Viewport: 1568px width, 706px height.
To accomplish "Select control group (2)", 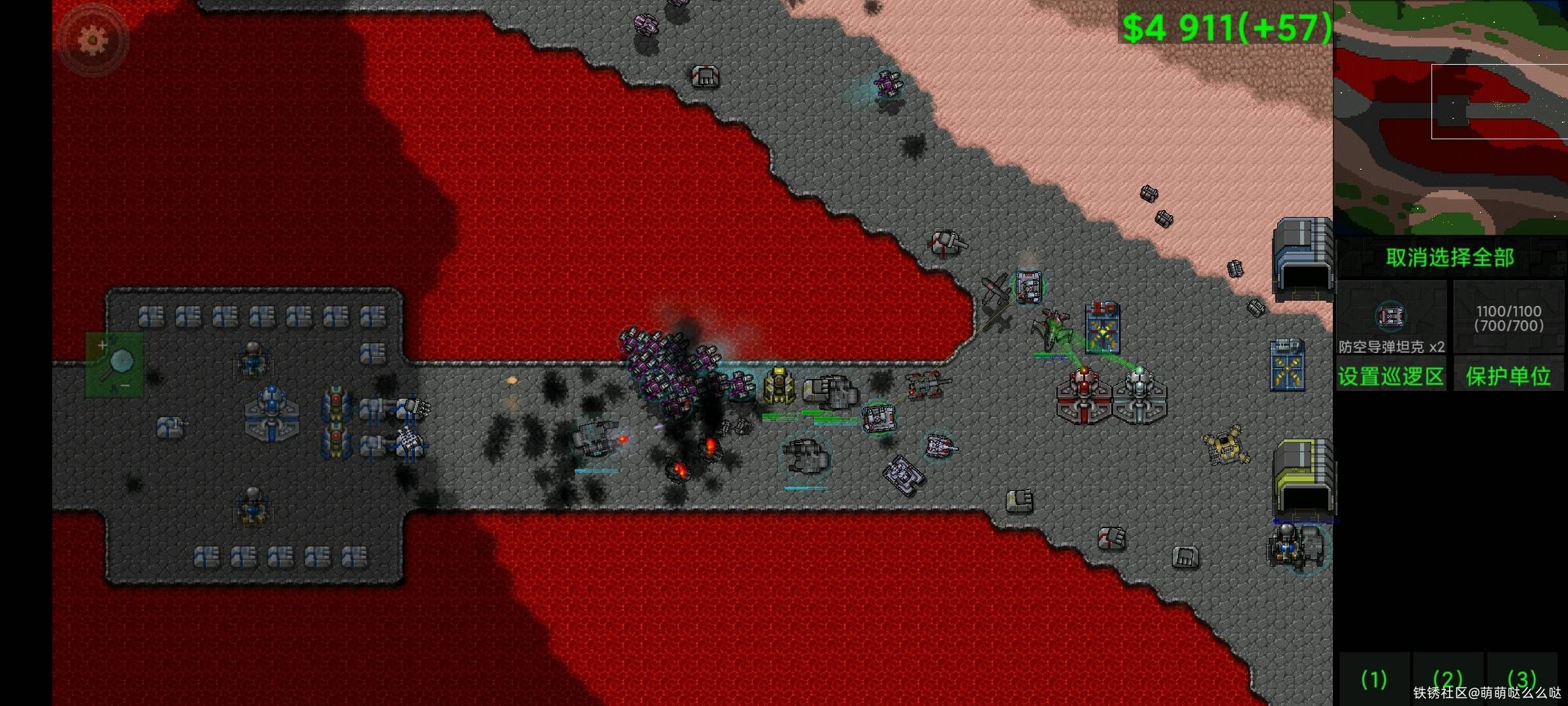I will (x=1447, y=679).
